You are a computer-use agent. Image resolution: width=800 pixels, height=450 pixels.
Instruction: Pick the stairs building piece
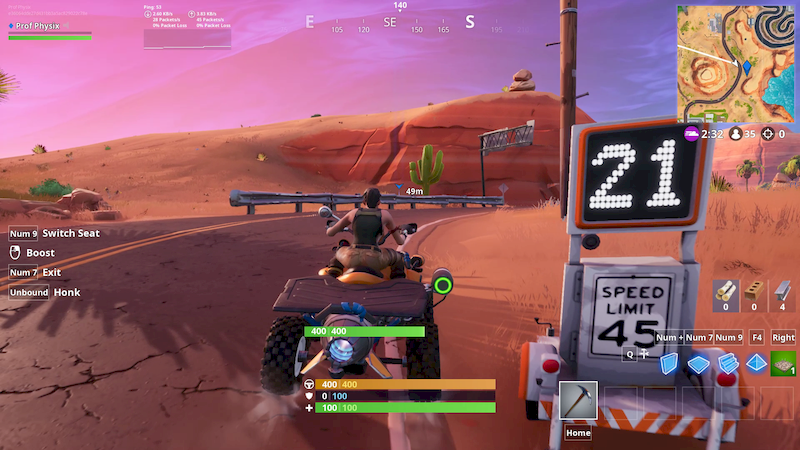728,364
